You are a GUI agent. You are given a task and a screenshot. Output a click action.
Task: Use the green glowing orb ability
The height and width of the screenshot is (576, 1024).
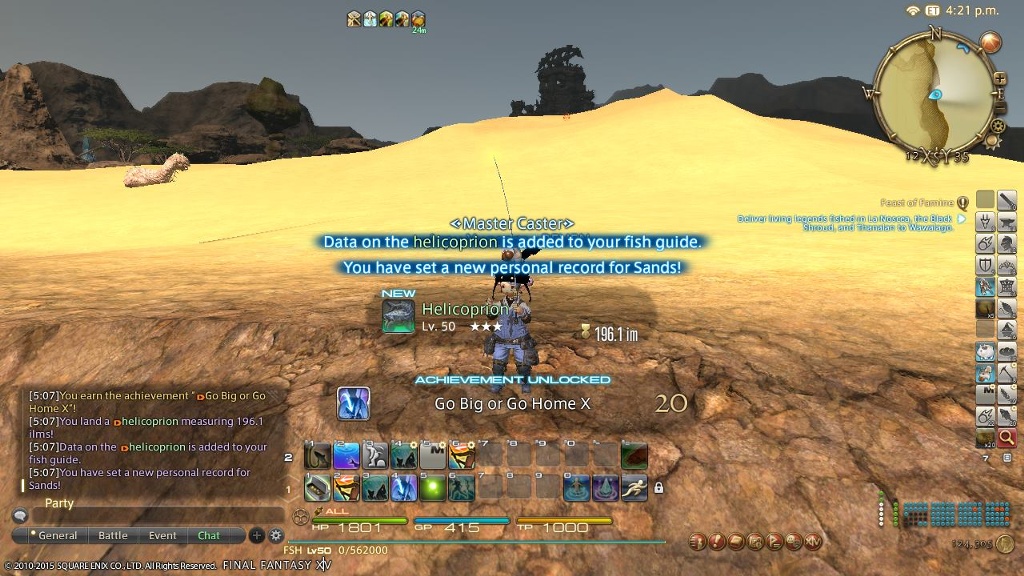click(x=433, y=487)
